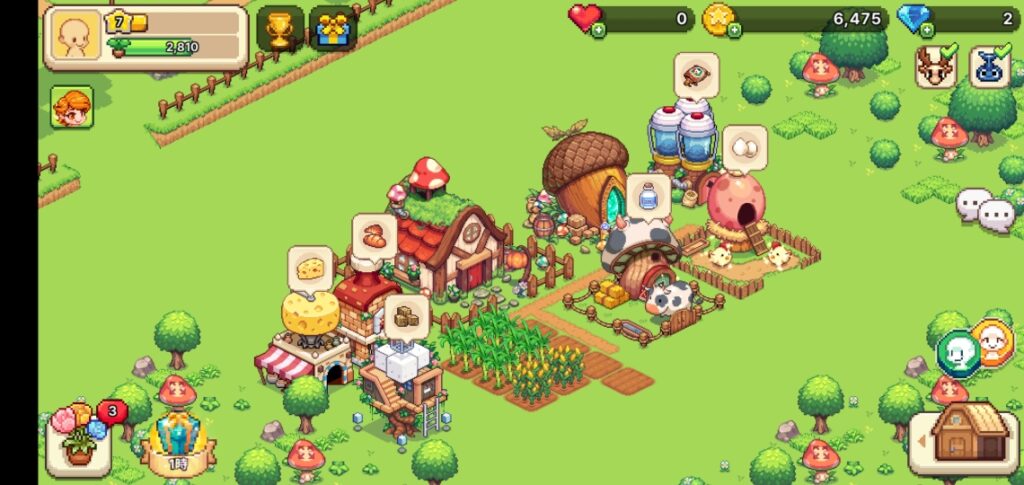The image size is (1024, 485).
Task: Open the chat speech bubbles
Action: tap(985, 208)
